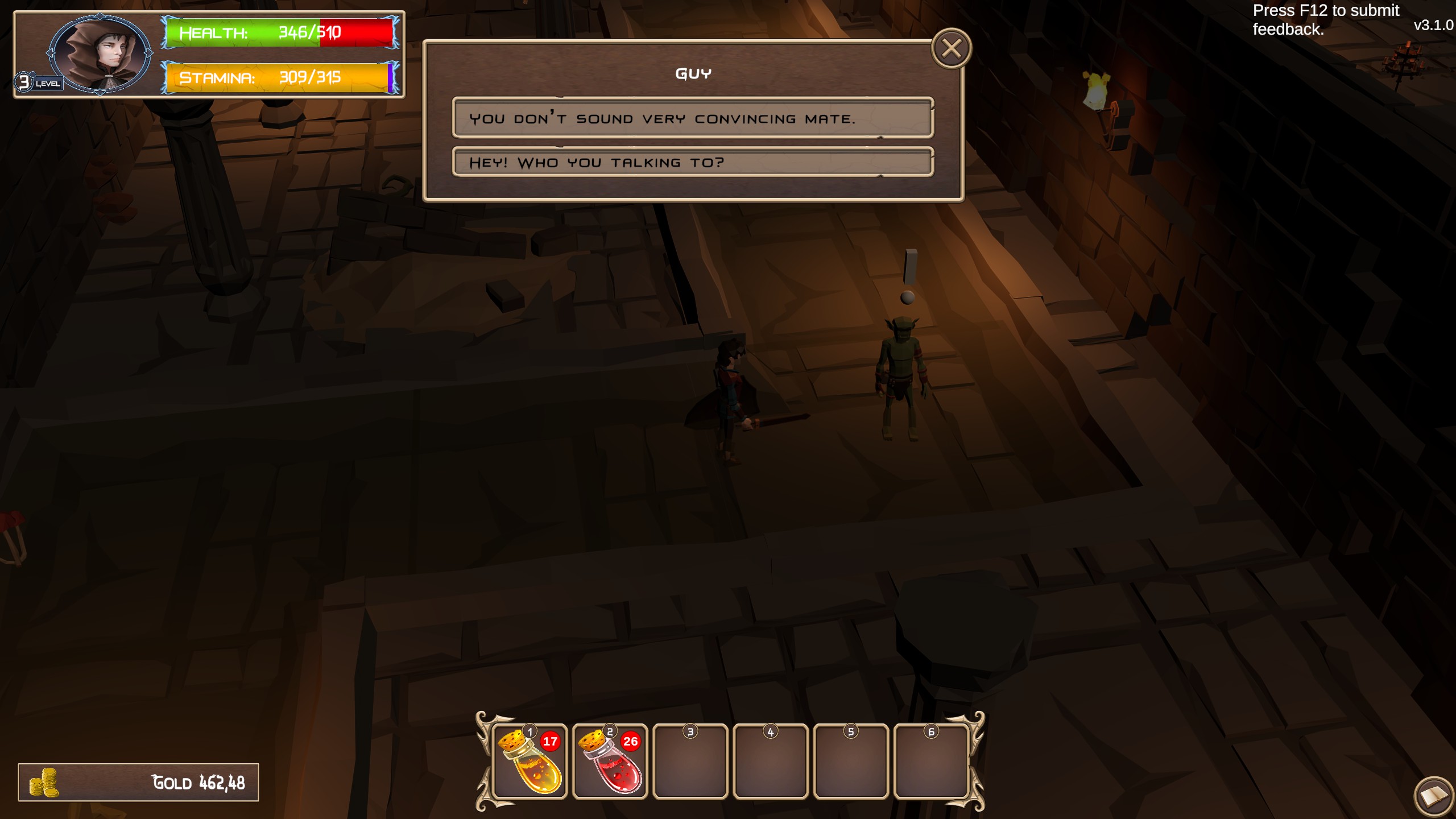The width and height of the screenshot is (1456, 819).
Task: Click the hooded character portrait
Action: [100, 53]
